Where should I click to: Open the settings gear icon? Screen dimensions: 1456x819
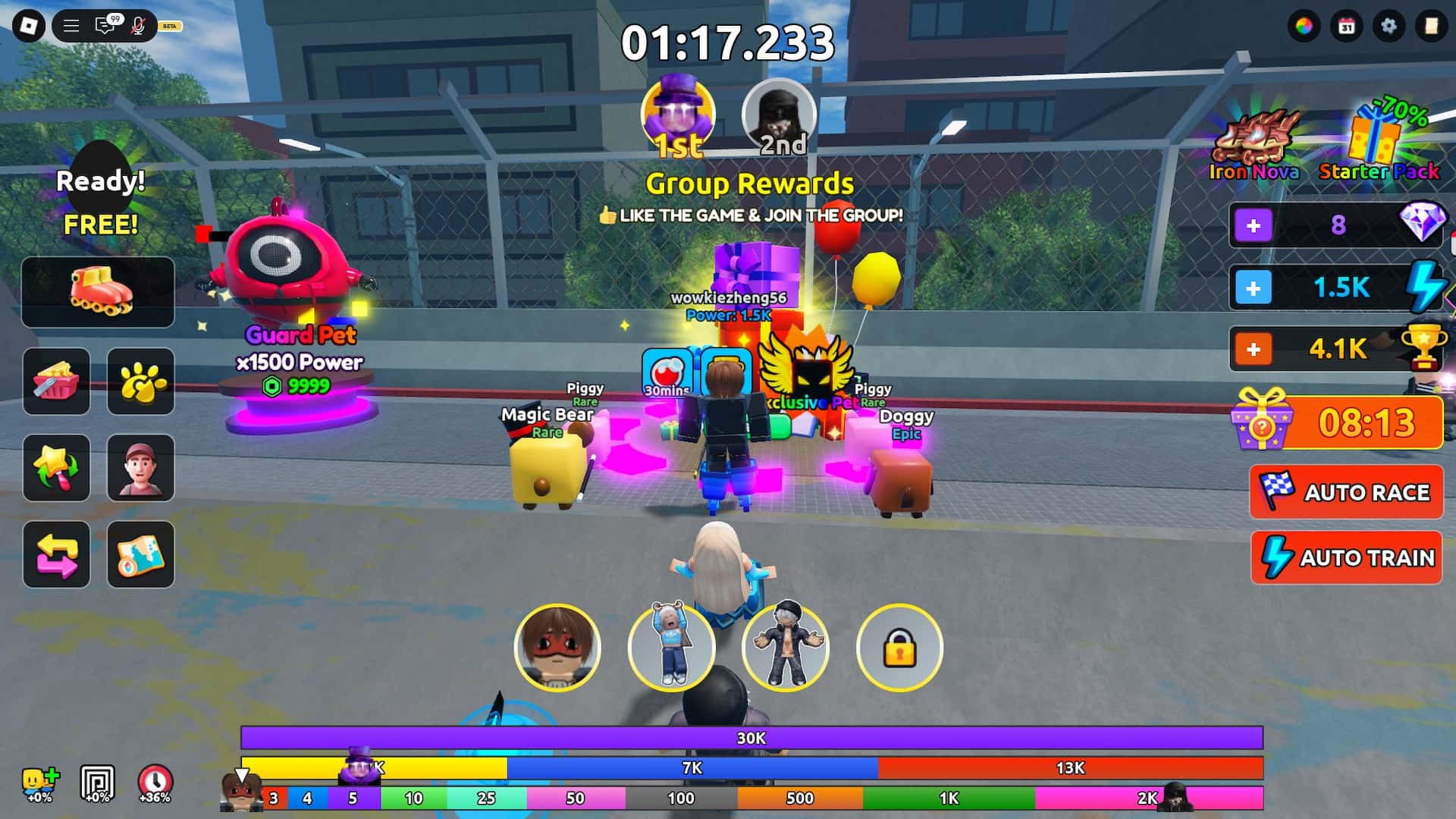pos(1388,25)
